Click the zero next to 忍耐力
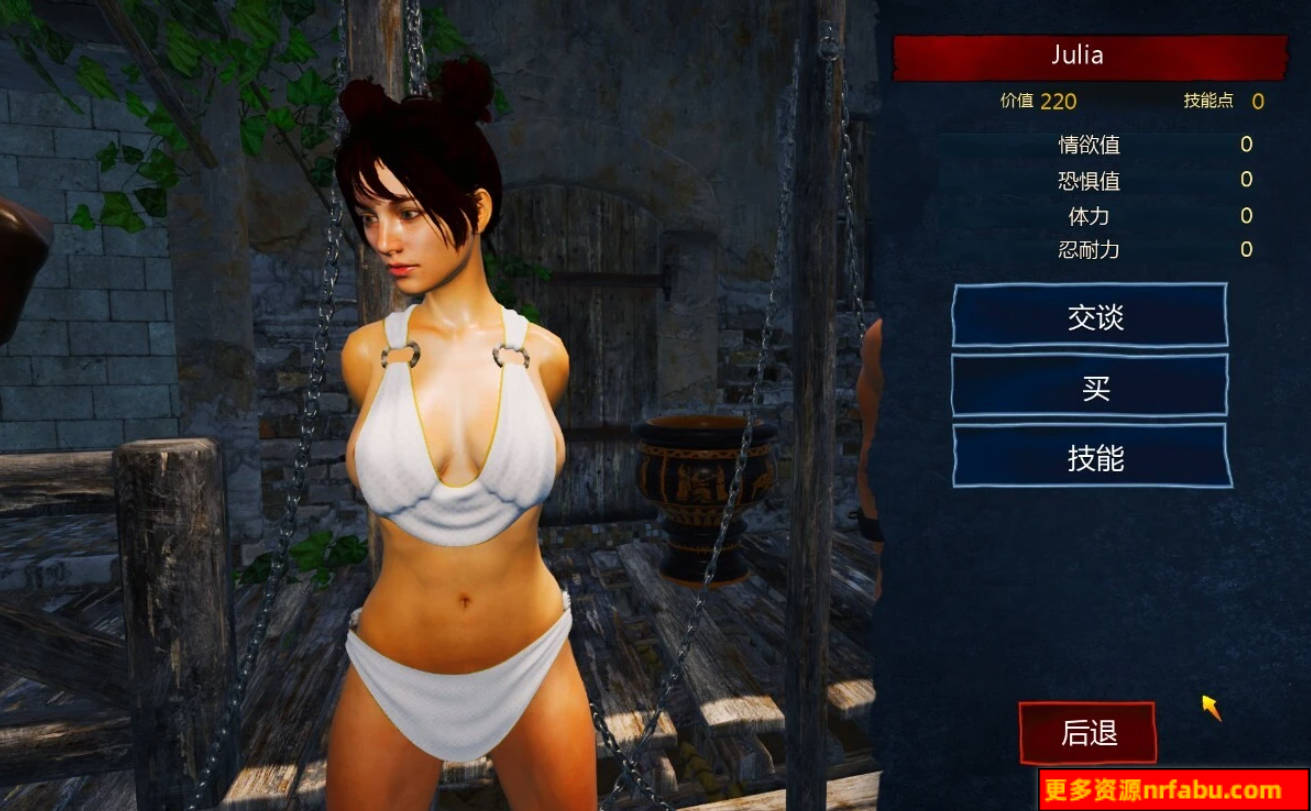This screenshot has width=1311, height=811. click(1245, 250)
